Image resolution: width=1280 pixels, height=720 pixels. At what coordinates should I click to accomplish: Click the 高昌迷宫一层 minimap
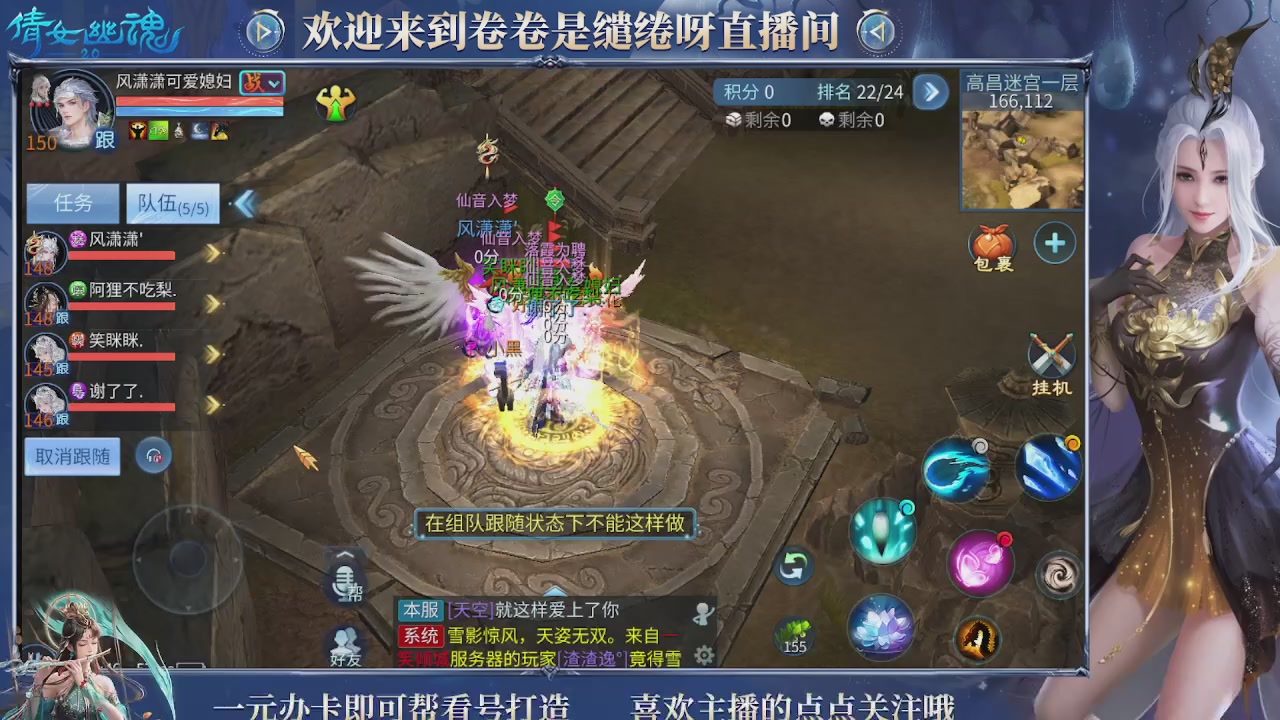coord(1020,160)
